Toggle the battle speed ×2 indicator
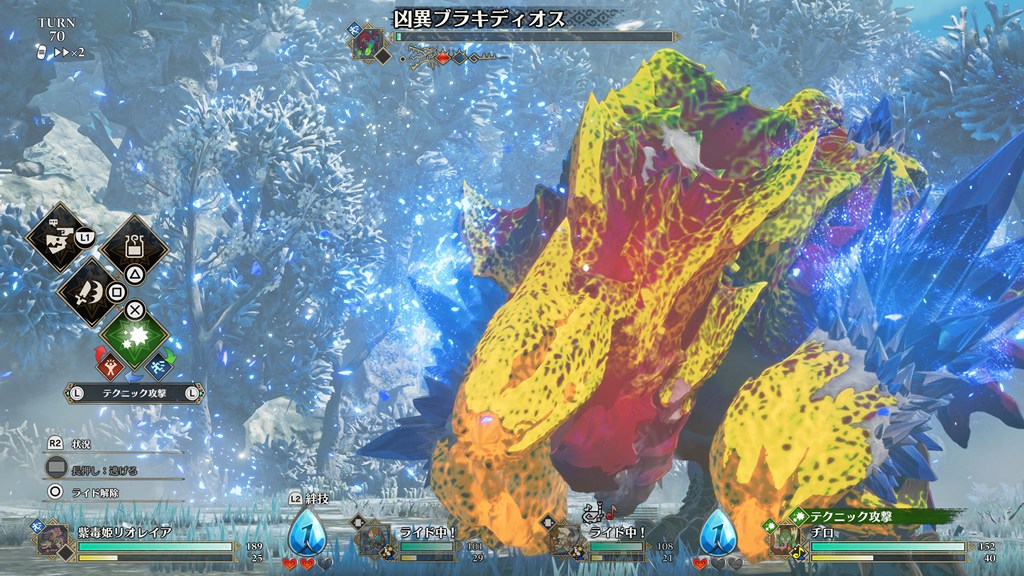The height and width of the screenshot is (576, 1024). (x=62, y=52)
